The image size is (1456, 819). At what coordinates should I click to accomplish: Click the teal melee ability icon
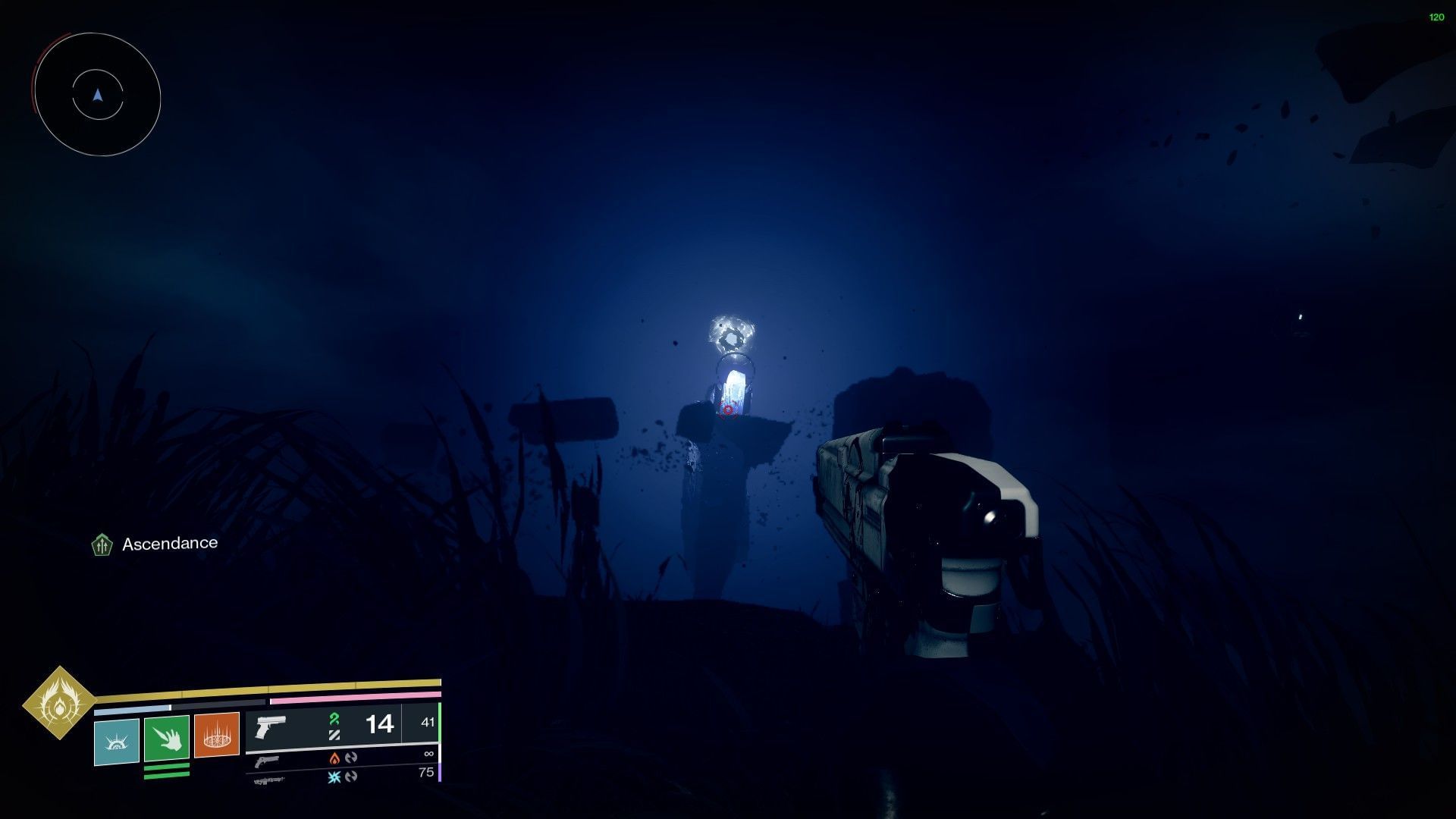coord(115,742)
